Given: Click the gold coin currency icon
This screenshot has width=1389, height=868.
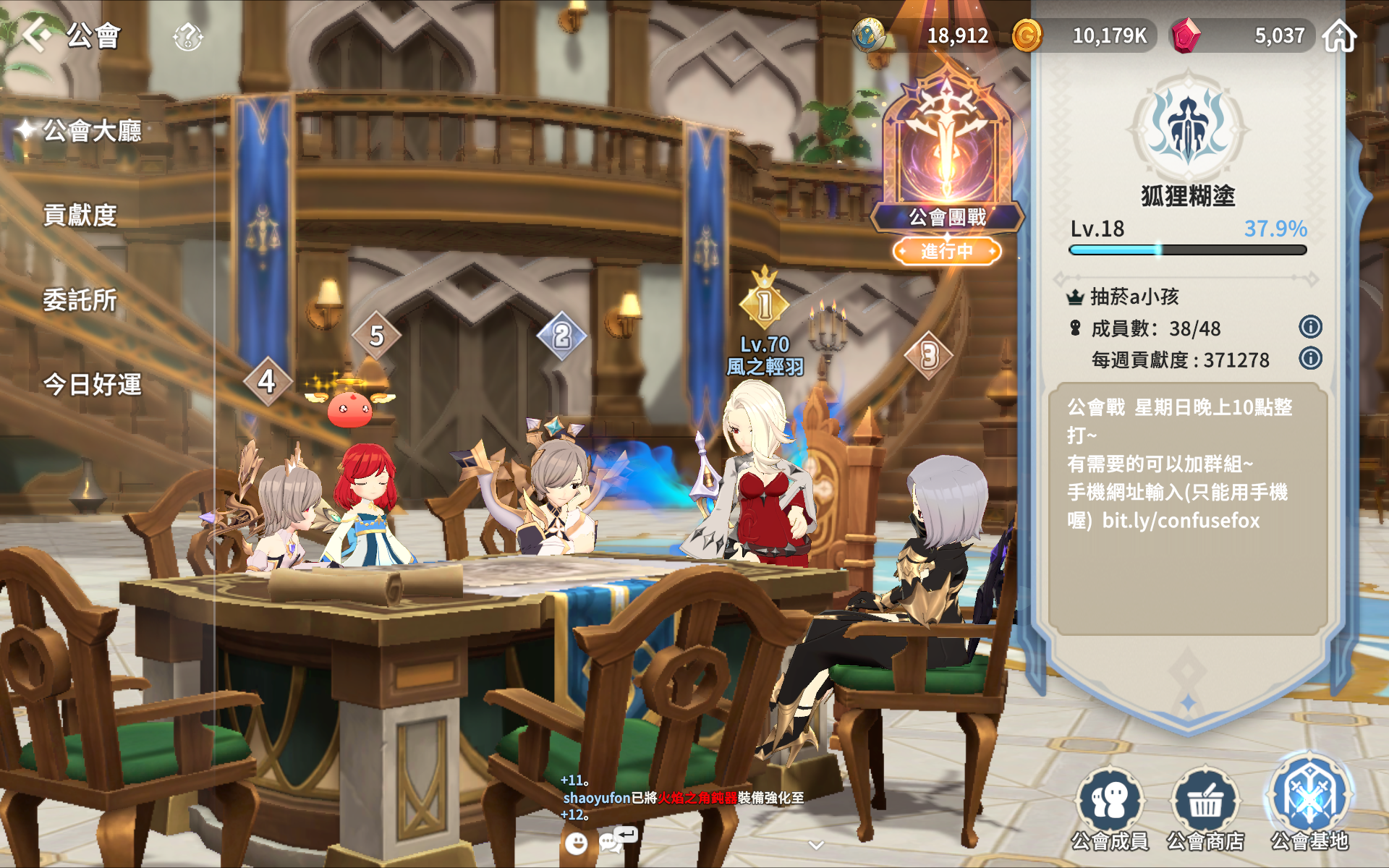Looking at the screenshot, I should (1027, 35).
